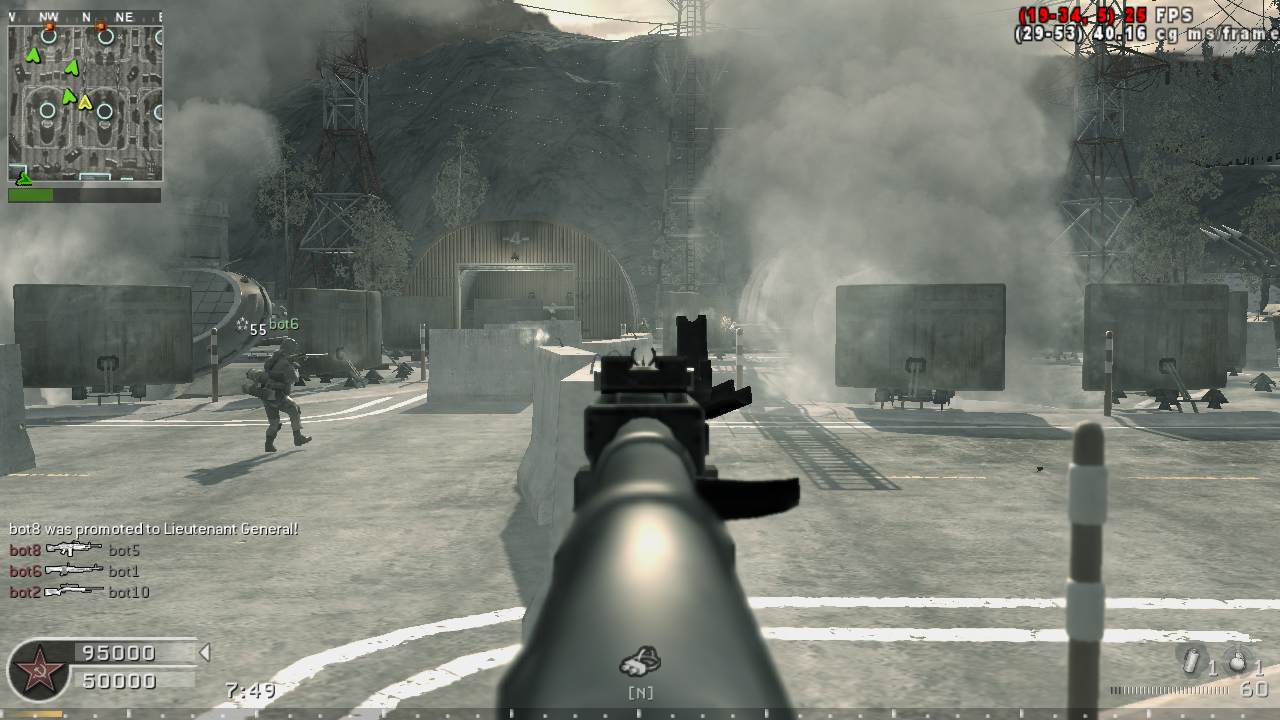Select the bot8 killed bot5 killfeed row

click(75, 550)
